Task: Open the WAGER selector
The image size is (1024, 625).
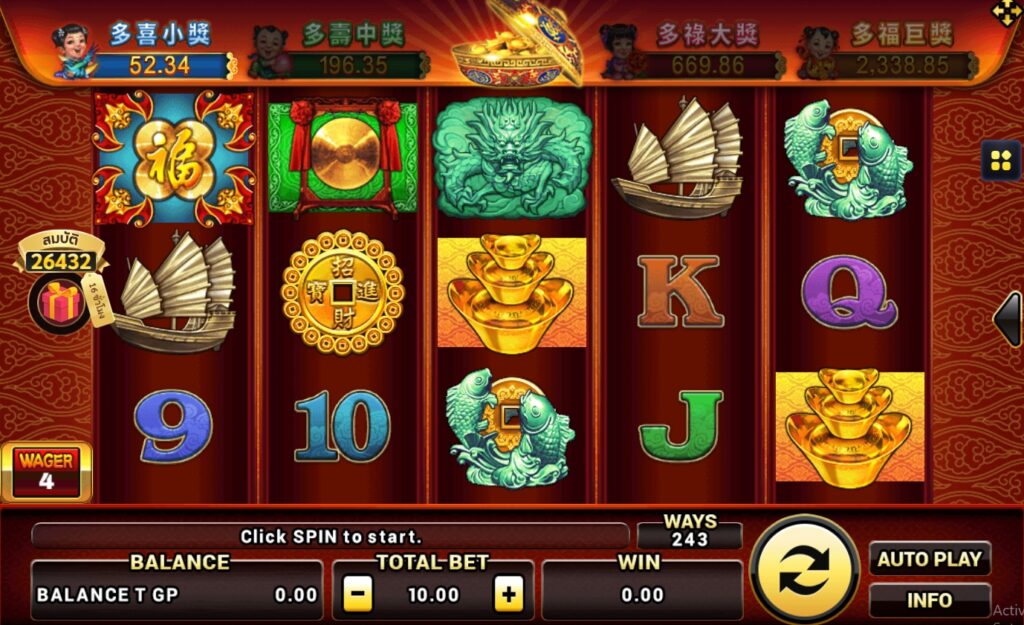Action: tap(46, 472)
